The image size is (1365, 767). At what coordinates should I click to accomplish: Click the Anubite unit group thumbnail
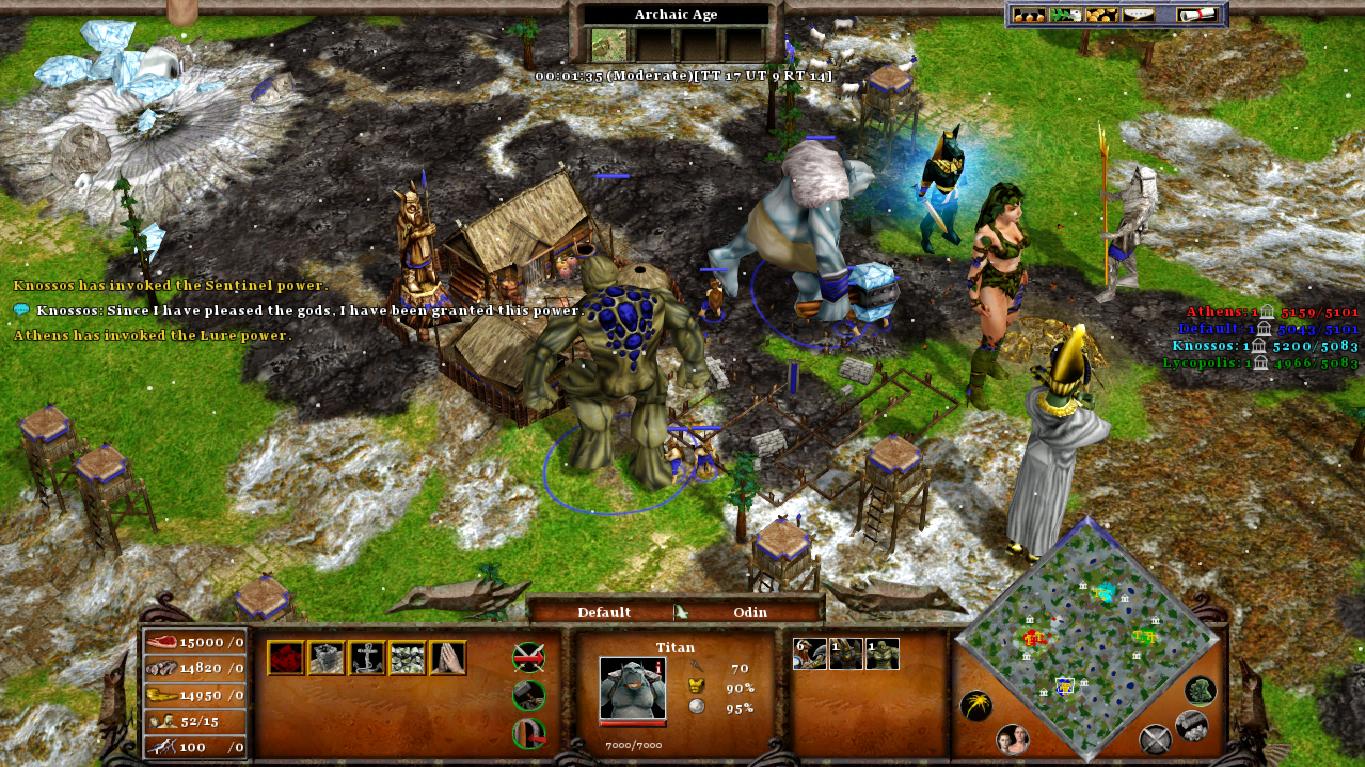click(846, 653)
